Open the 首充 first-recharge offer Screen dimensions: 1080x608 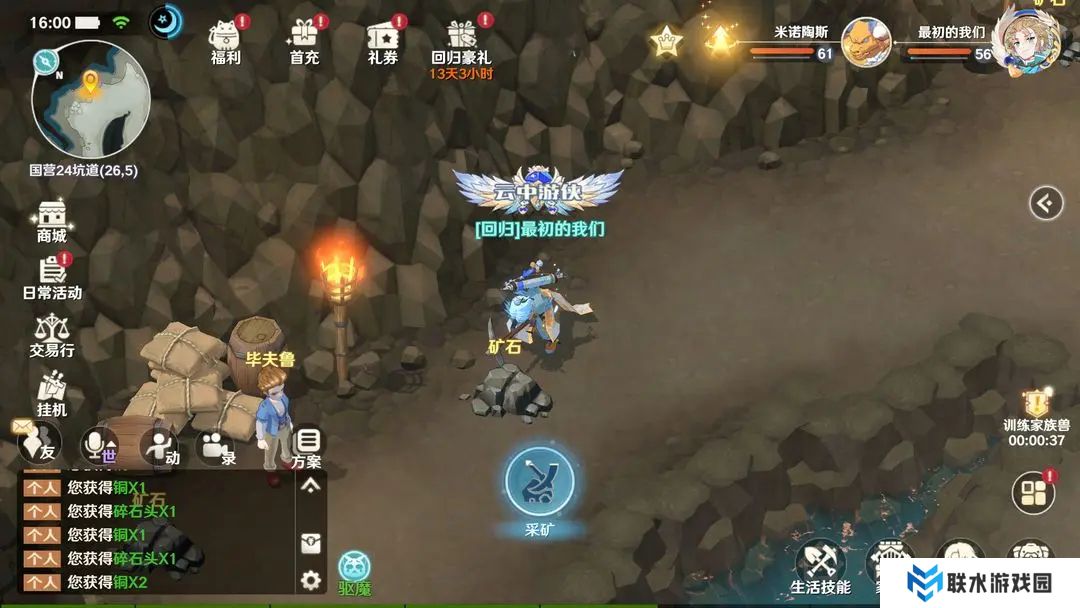click(x=304, y=40)
